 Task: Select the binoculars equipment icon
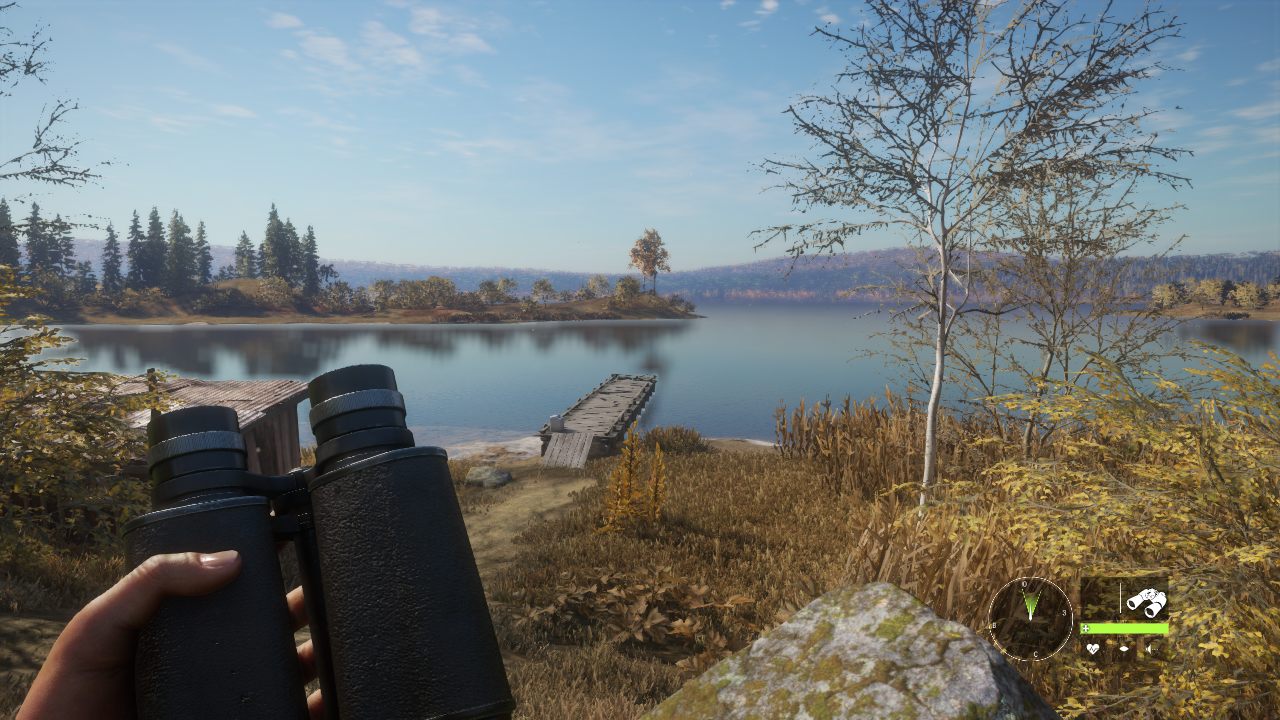1146,601
